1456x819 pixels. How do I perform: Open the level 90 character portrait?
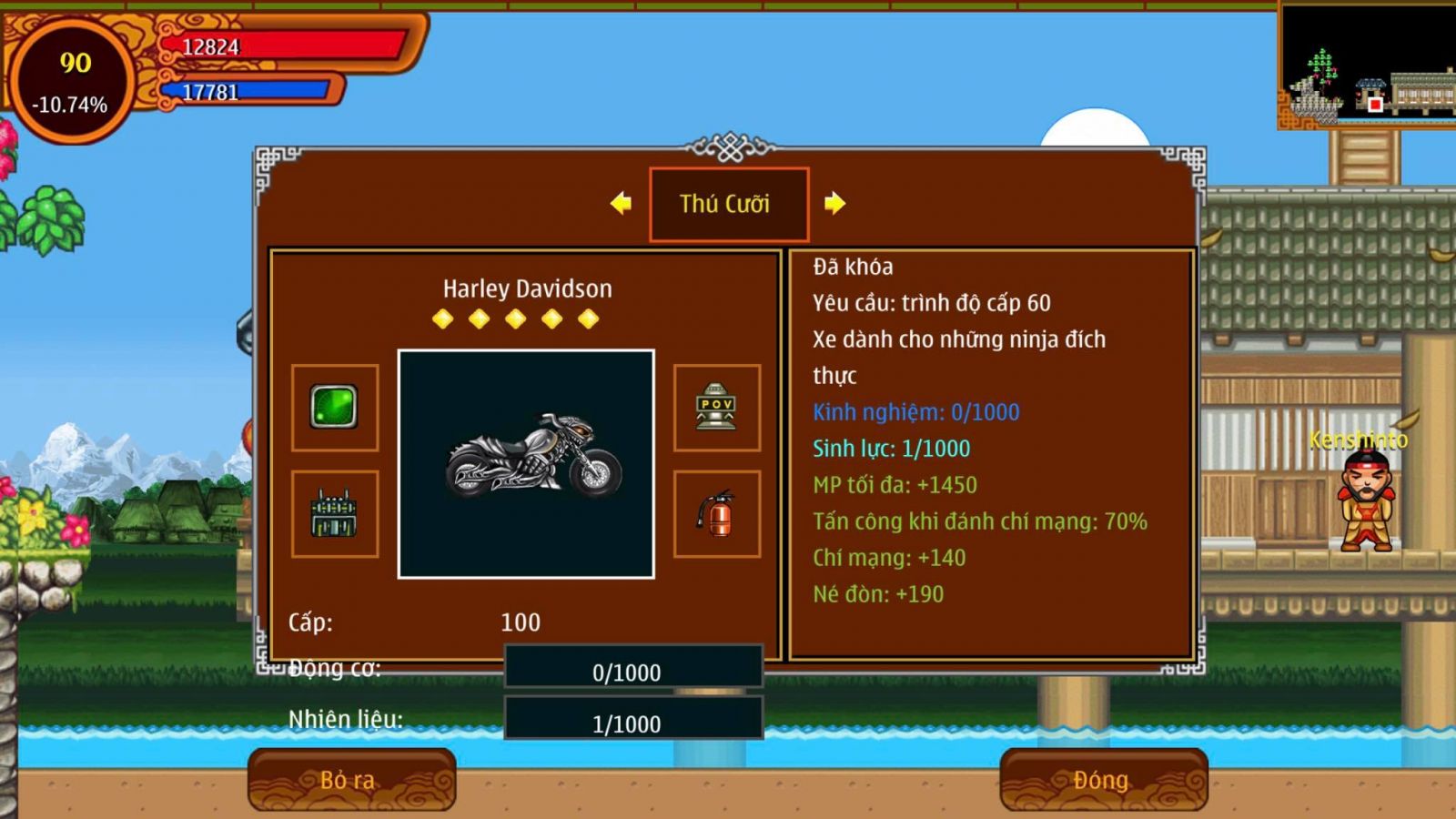click(72, 80)
